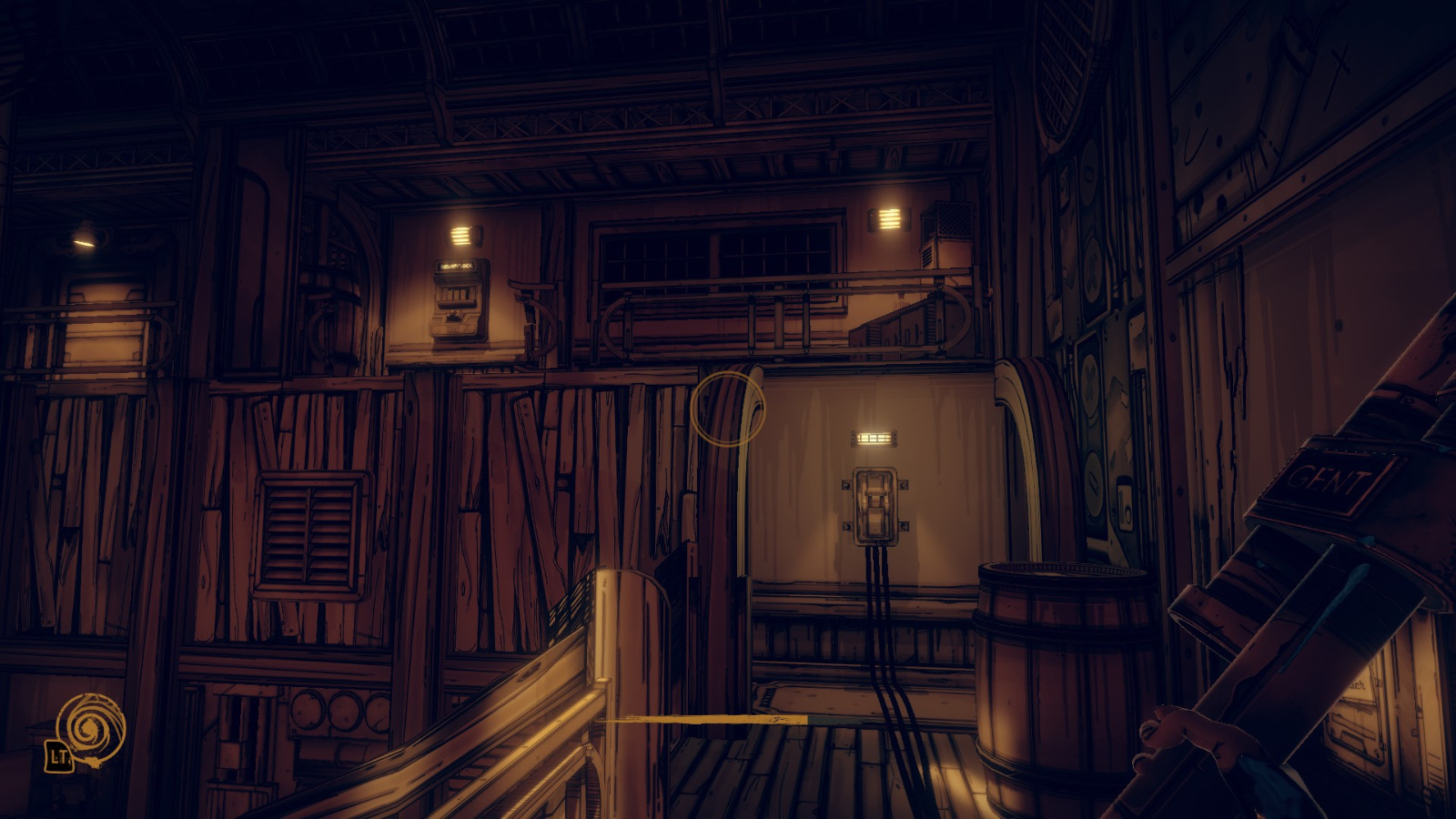Click the glowing light fixture above the doorway

click(x=875, y=438)
